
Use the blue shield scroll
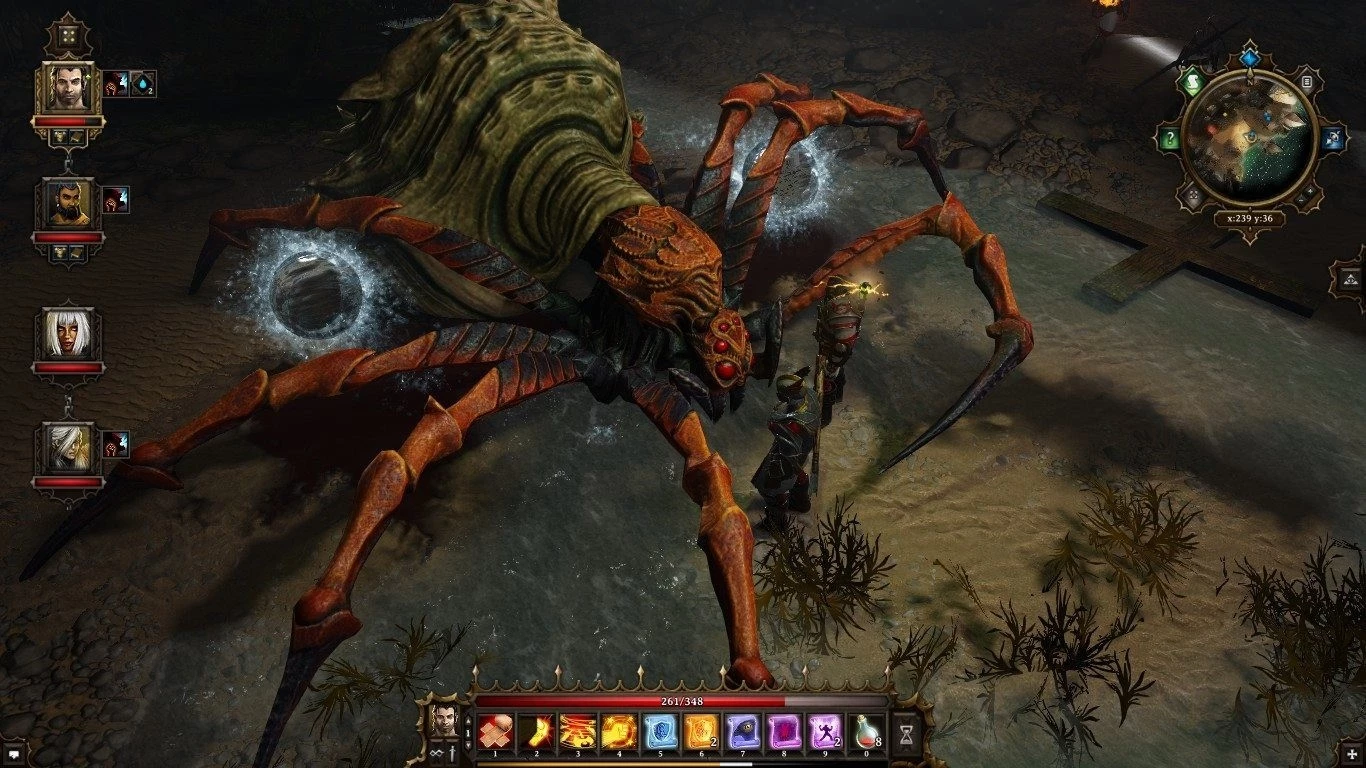pos(658,733)
